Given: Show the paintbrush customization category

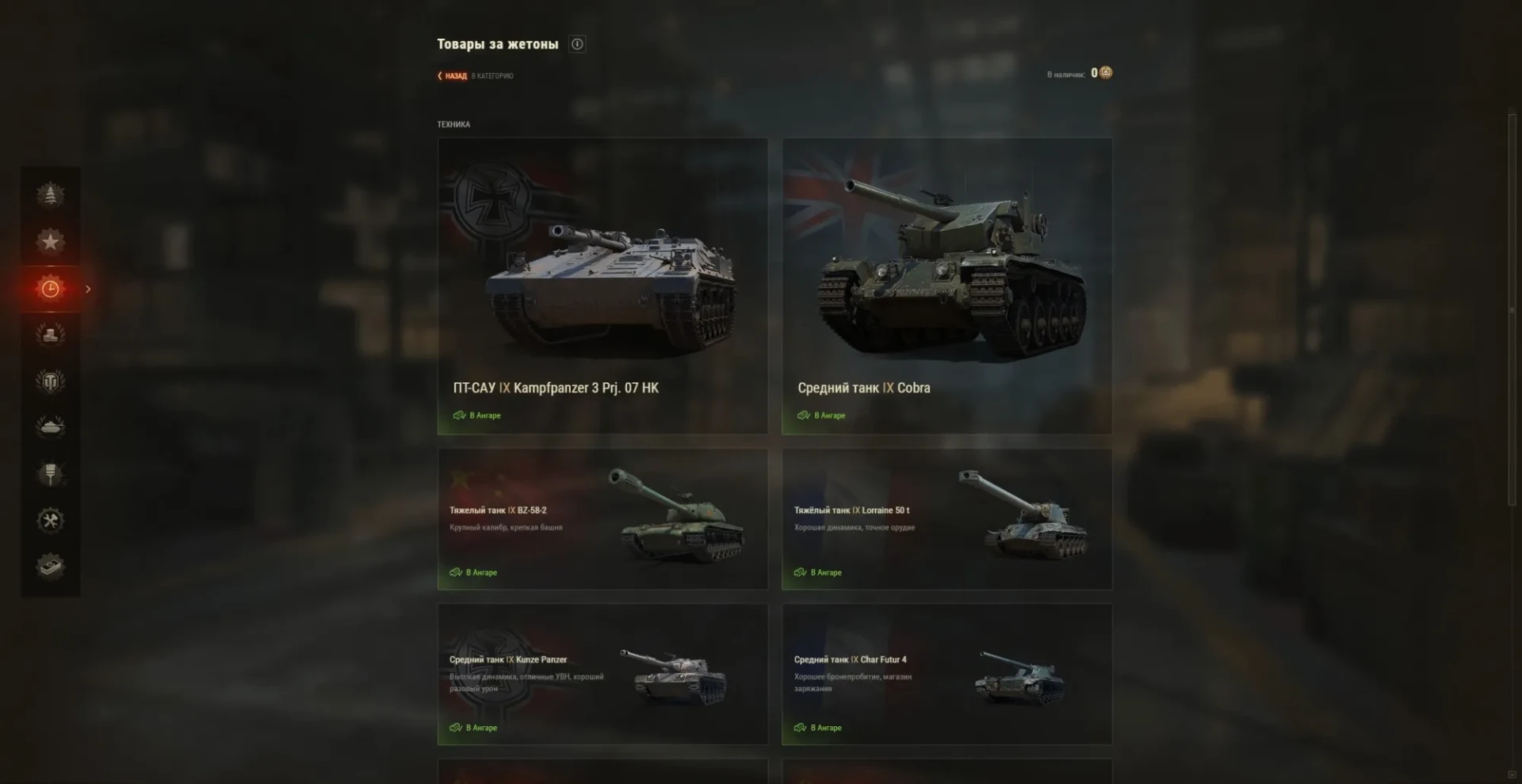Looking at the screenshot, I should 50,474.
